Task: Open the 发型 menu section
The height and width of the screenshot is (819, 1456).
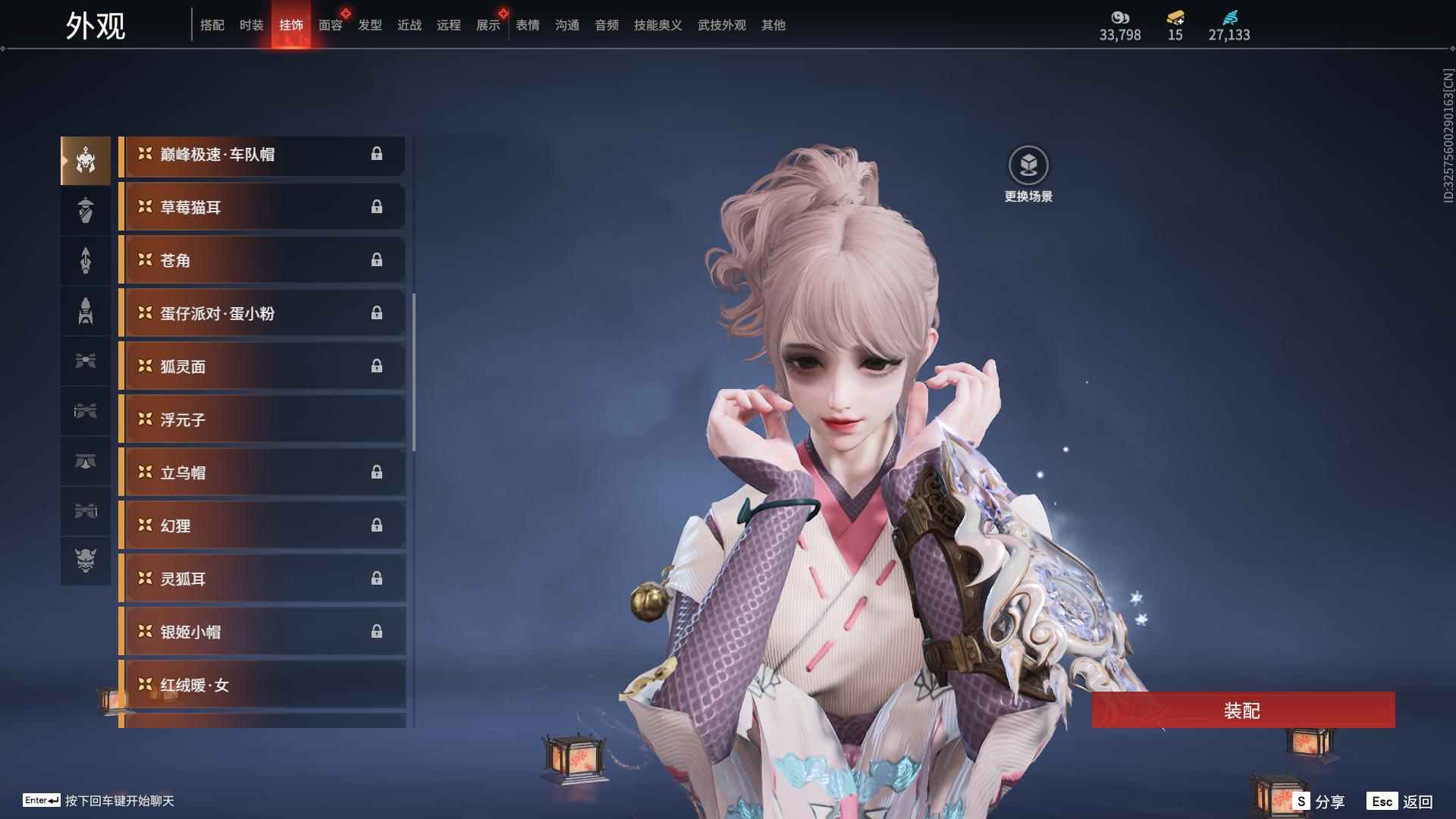Action: click(369, 25)
